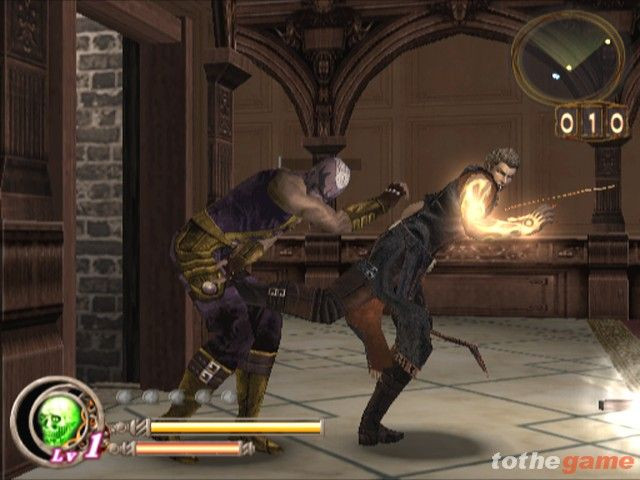Click the oval radar minimap

click(567, 56)
